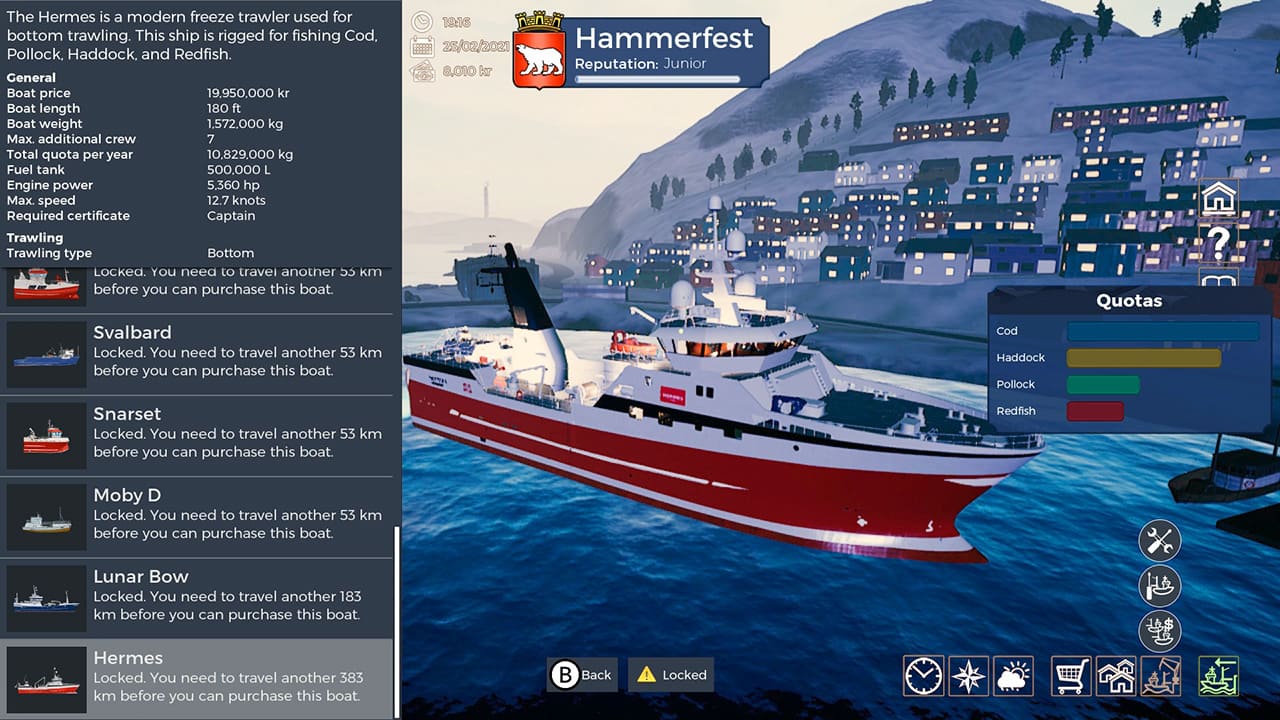Click the Cod quota progress bar
This screenshot has width=1280, height=720.
tap(1161, 331)
